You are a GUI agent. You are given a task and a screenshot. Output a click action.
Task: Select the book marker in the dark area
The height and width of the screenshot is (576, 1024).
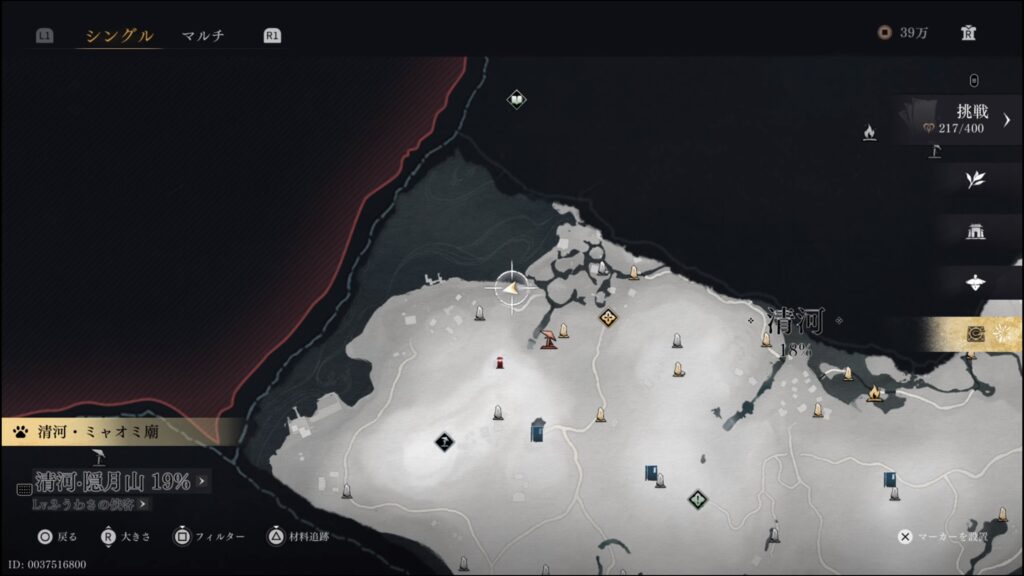pyautogui.click(x=516, y=99)
